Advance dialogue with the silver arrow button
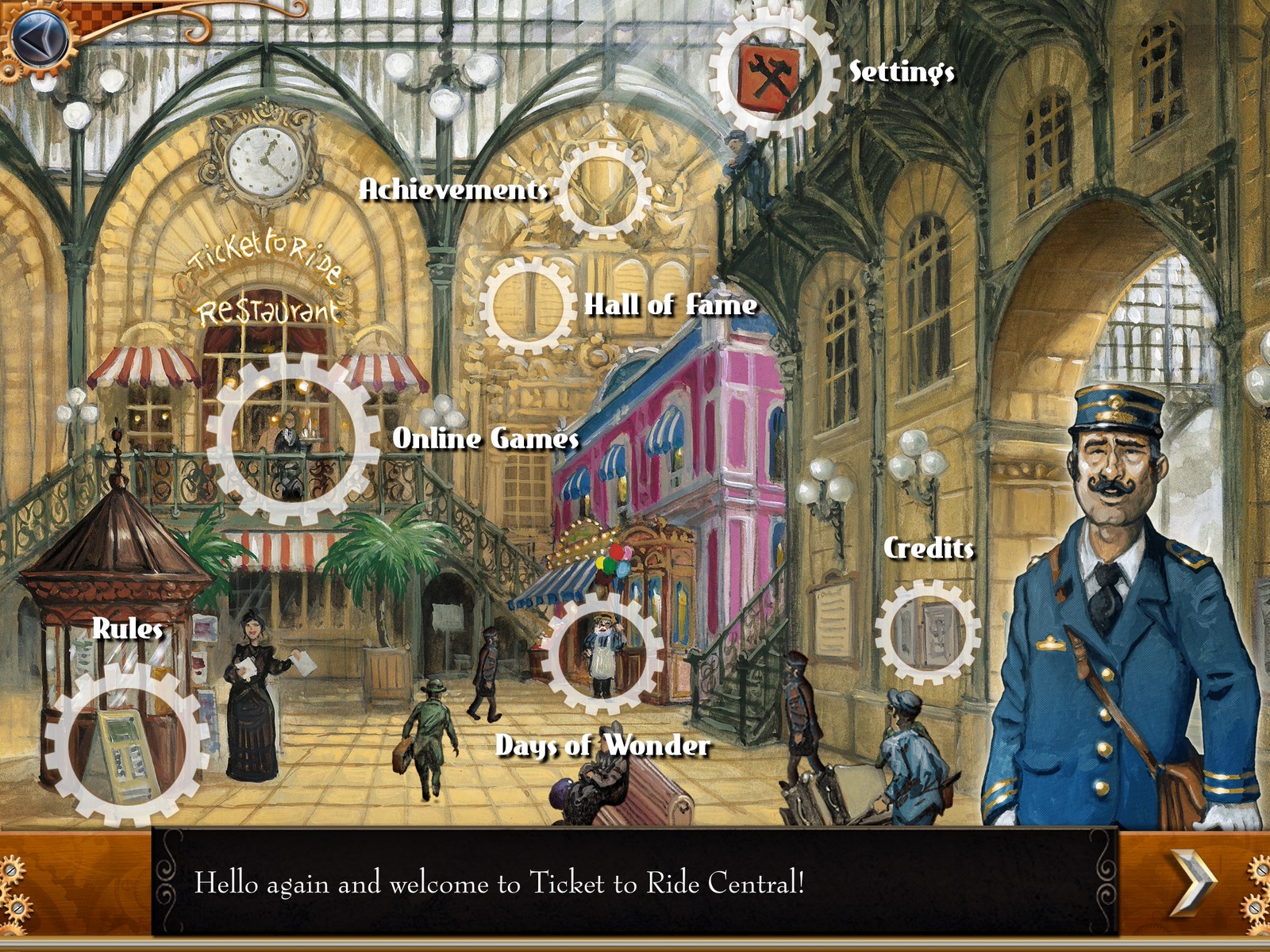 1193,883
